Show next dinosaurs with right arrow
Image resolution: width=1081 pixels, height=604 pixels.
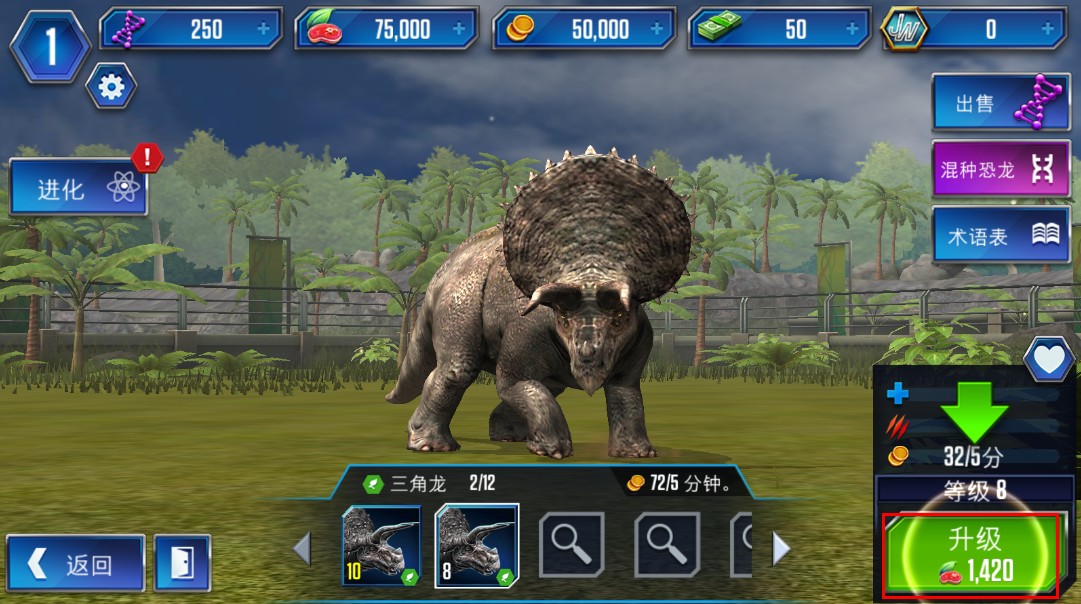[x=782, y=548]
